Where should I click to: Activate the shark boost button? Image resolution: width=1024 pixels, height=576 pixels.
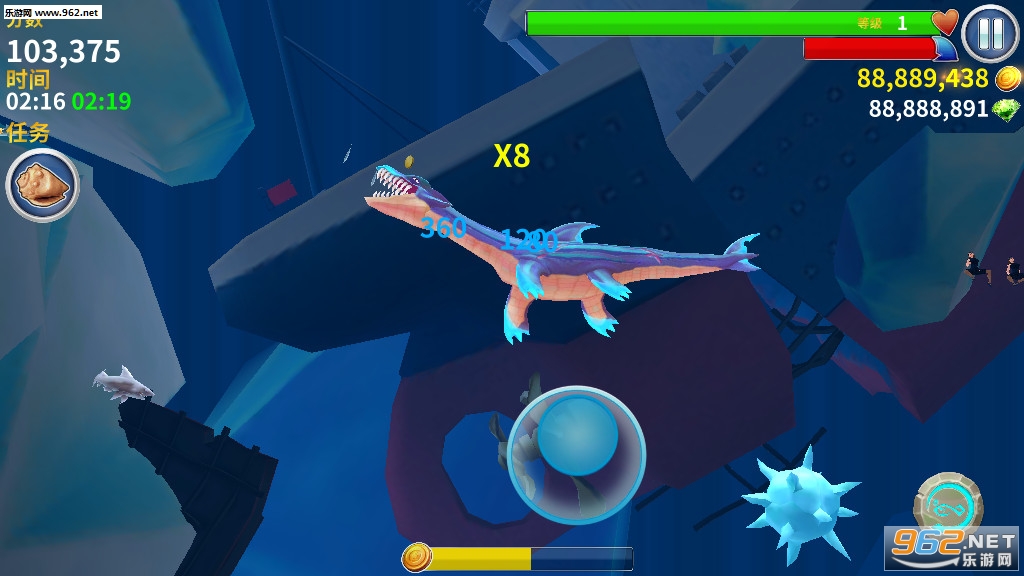[947, 504]
